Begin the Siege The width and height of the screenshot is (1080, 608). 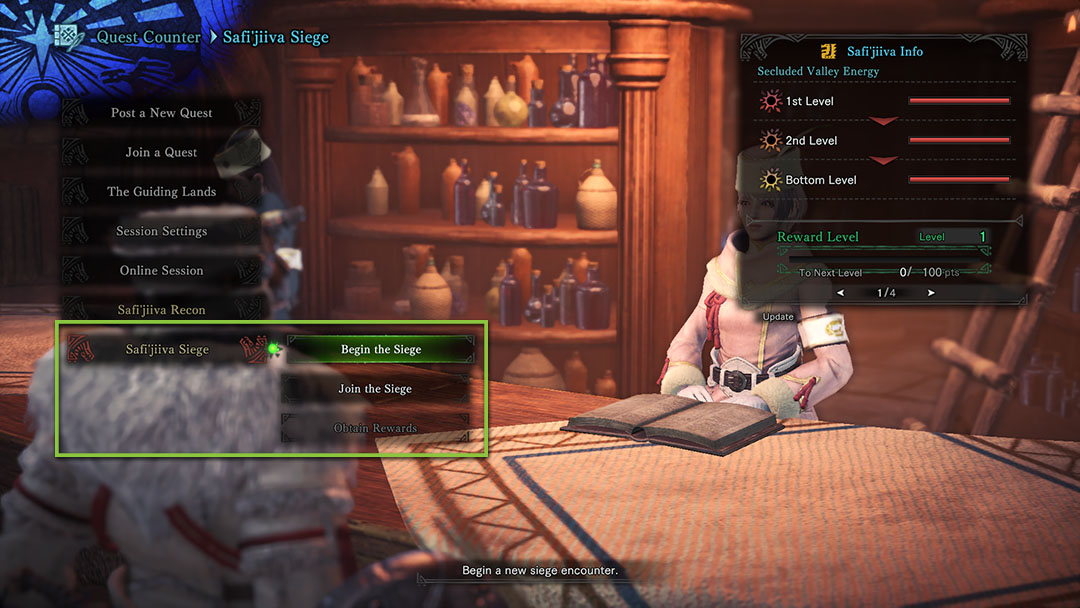(380, 349)
